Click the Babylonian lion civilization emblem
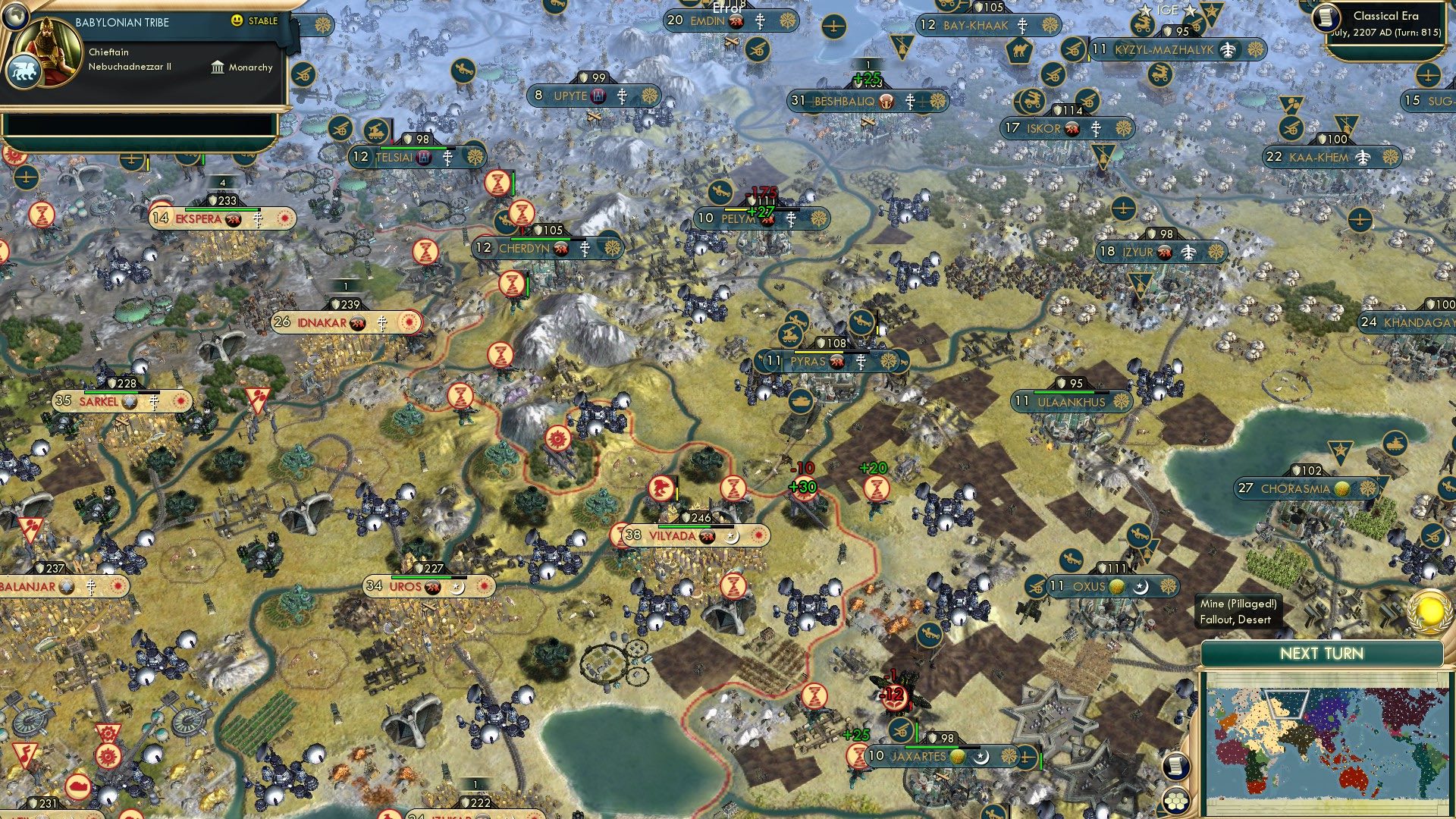This screenshot has height=819, width=1456. [24, 72]
